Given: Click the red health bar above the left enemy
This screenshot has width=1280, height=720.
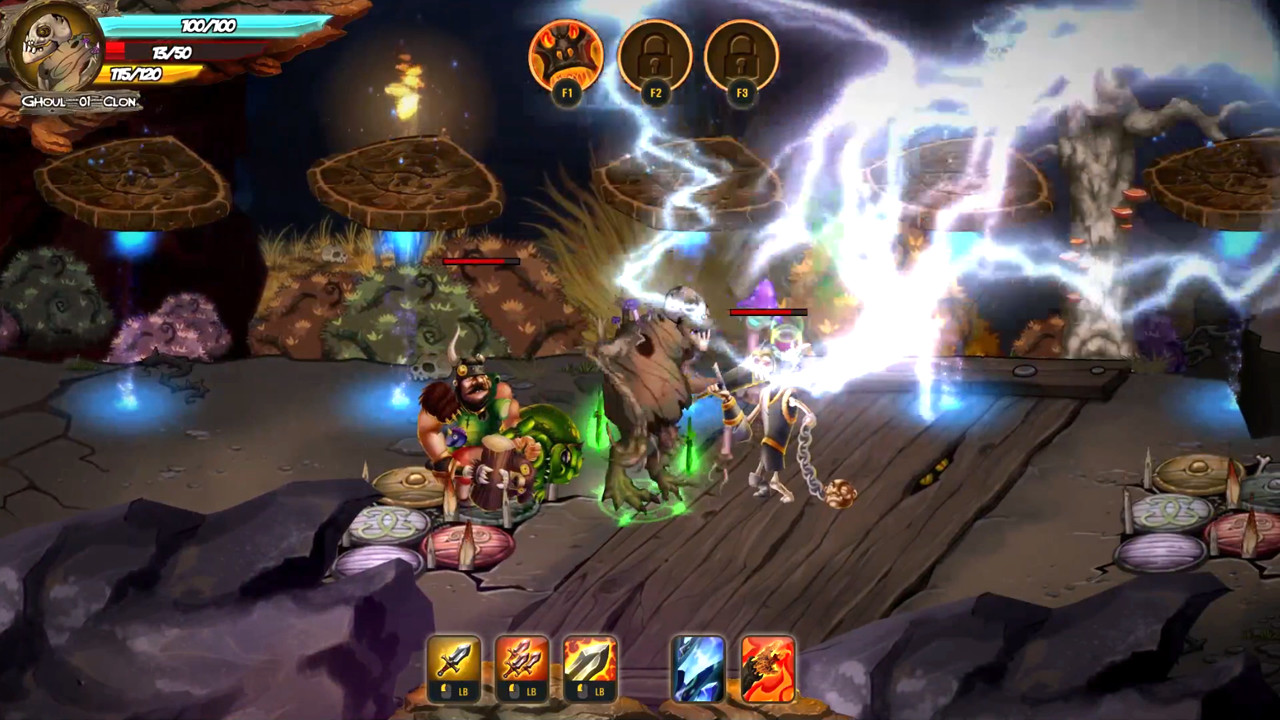Looking at the screenshot, I should (x=482, y=259).
